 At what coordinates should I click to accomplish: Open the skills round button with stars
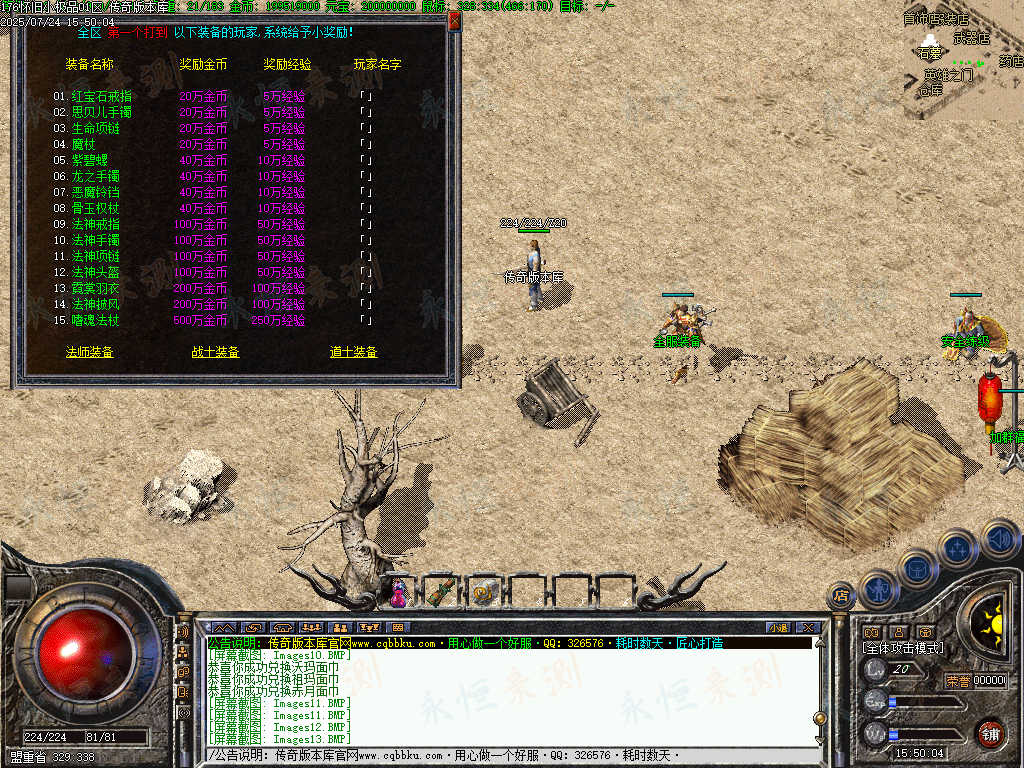pyautogui.click(x=958, y=549)
